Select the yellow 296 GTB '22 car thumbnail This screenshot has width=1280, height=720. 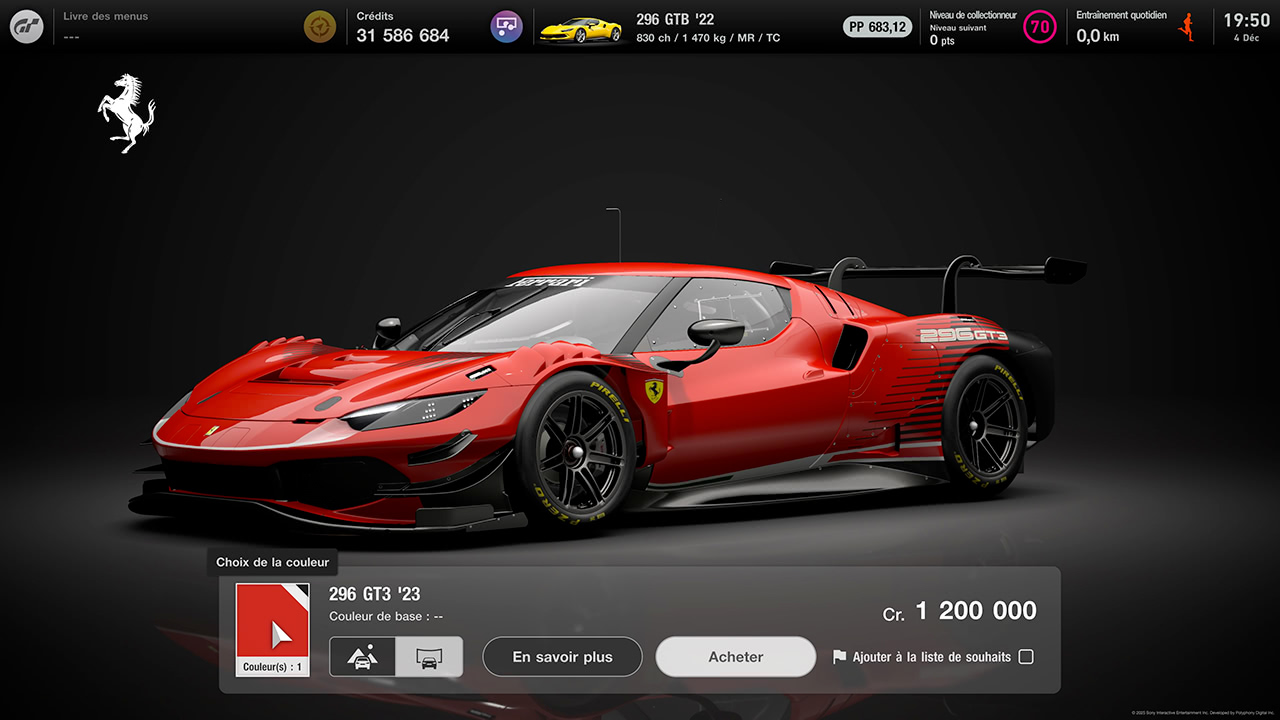(x=582, y=27)
